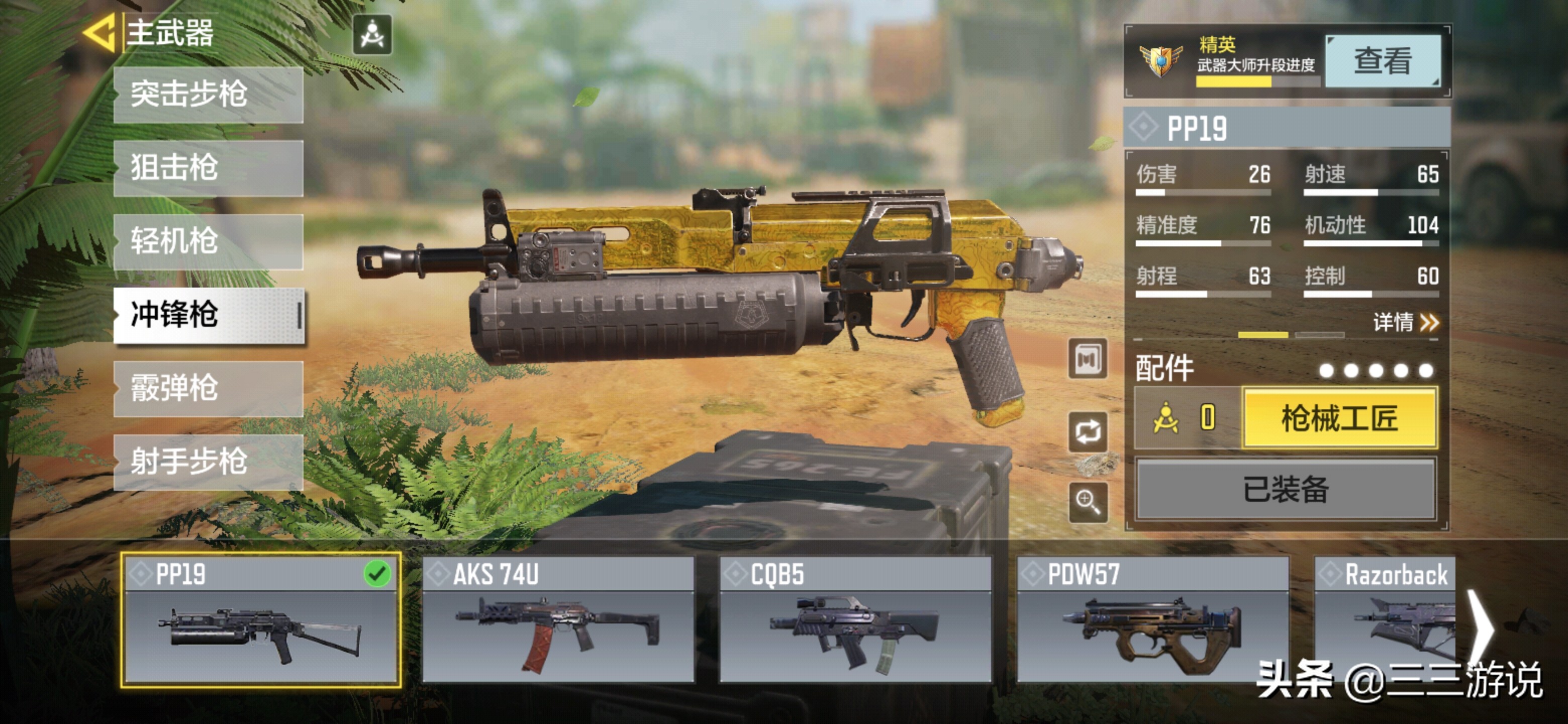Select the PP19 weapon card
This screenshot has width=1568, height=724.
[260, 620]
